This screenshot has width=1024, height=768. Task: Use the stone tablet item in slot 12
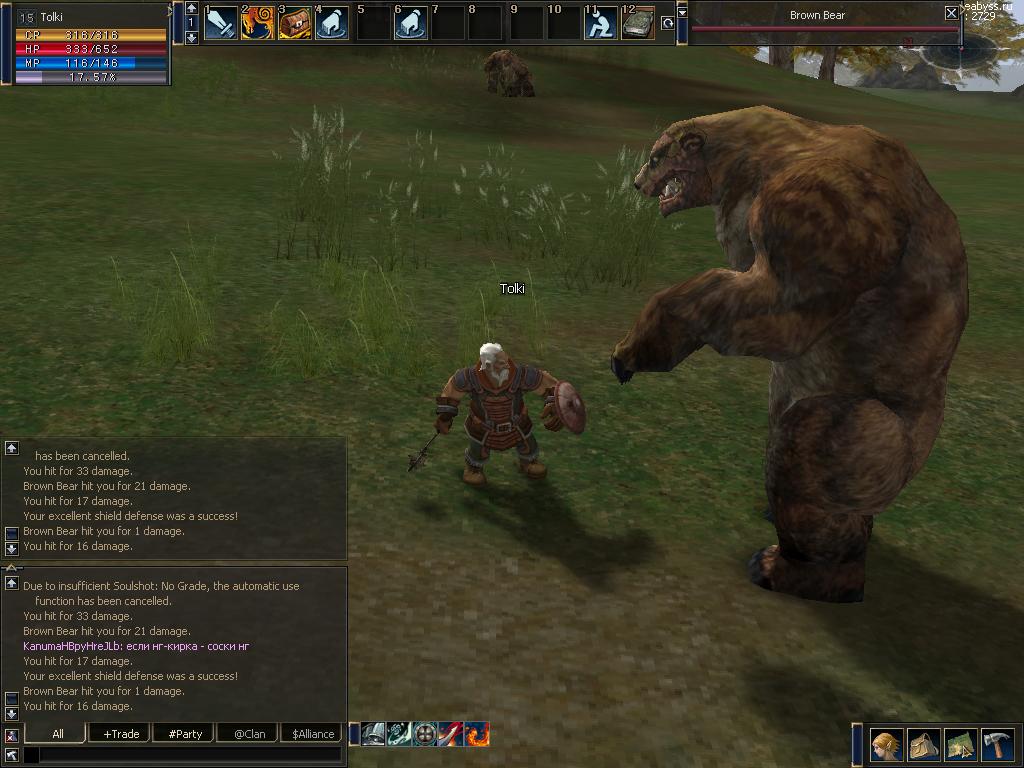637,23
